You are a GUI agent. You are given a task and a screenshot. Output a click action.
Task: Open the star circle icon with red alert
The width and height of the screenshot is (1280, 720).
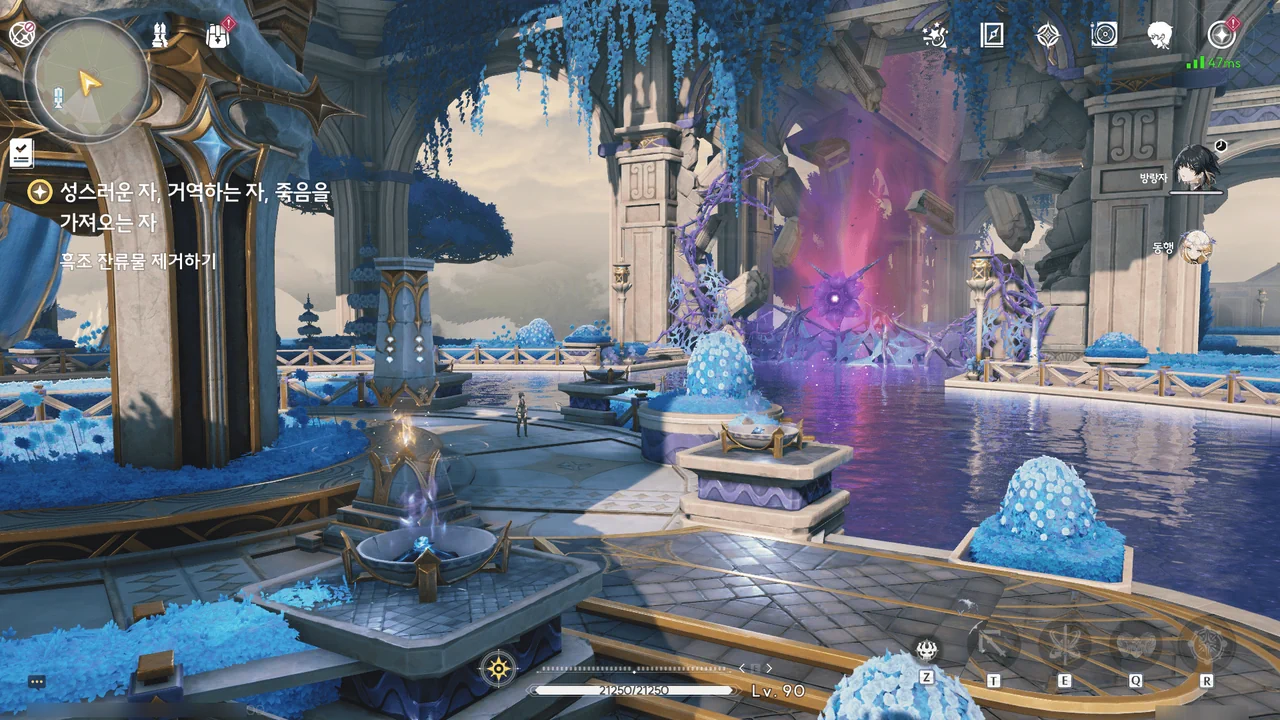[x=1221, y=35]
